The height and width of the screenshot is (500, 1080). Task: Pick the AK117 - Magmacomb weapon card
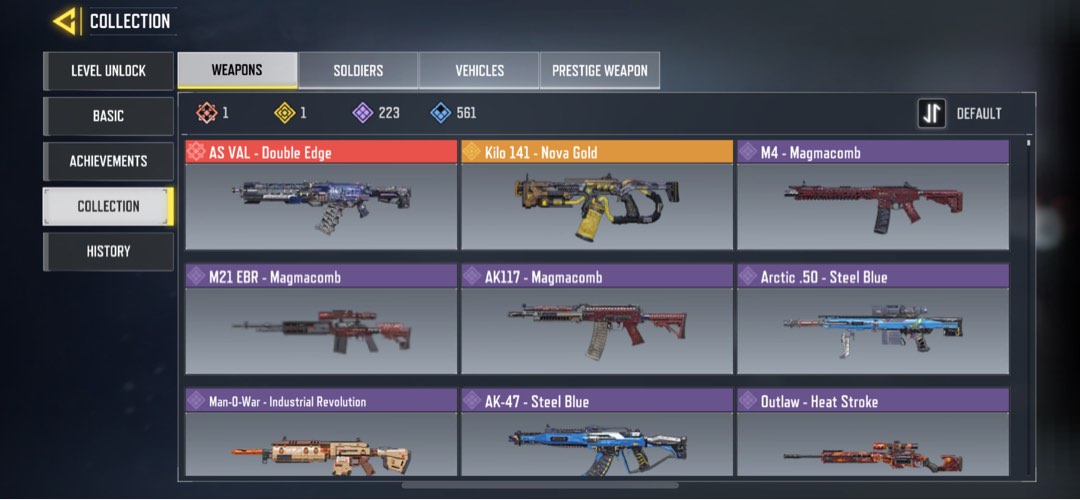coord(597,319)
